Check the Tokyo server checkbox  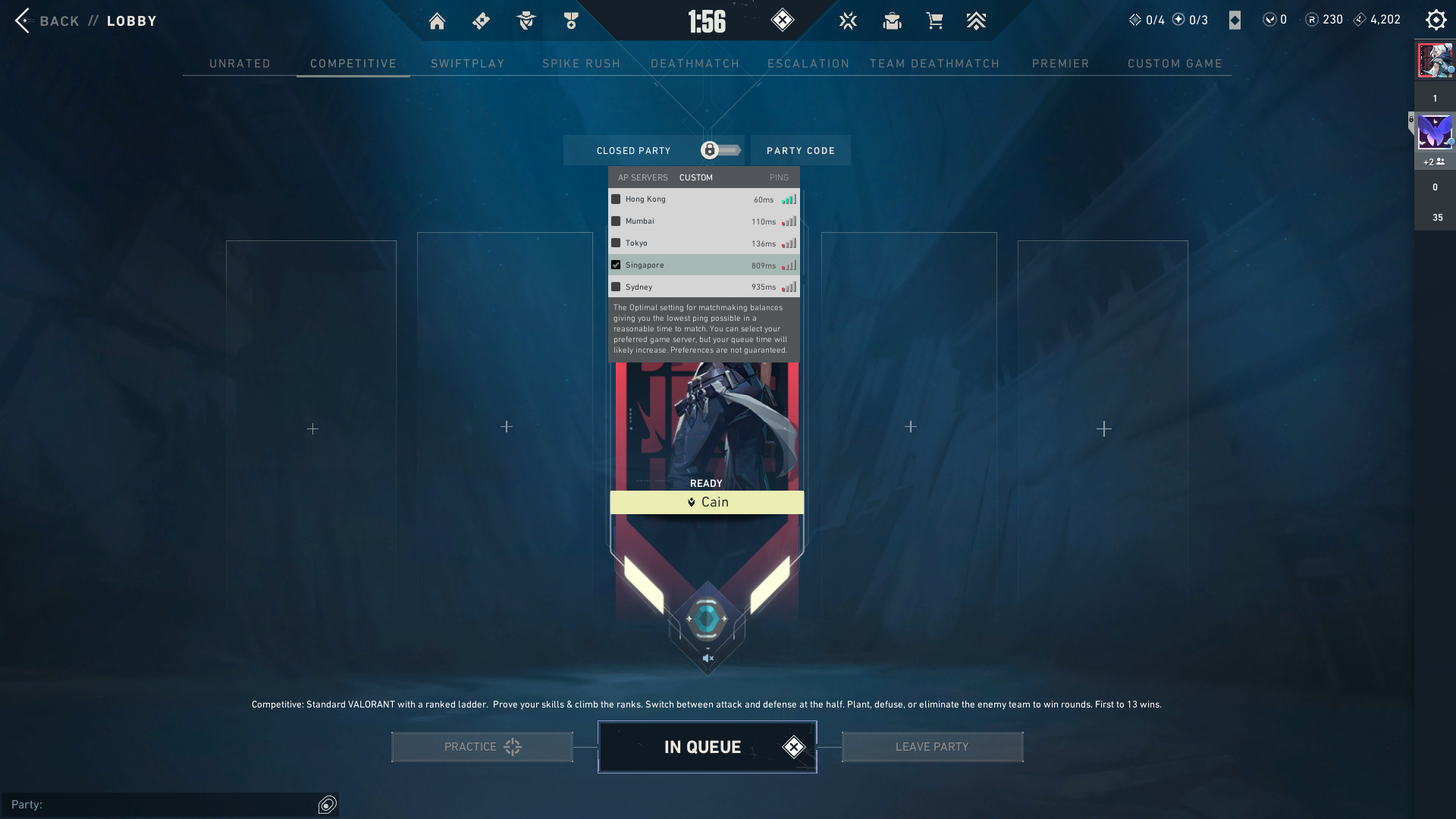coord(615,243)
